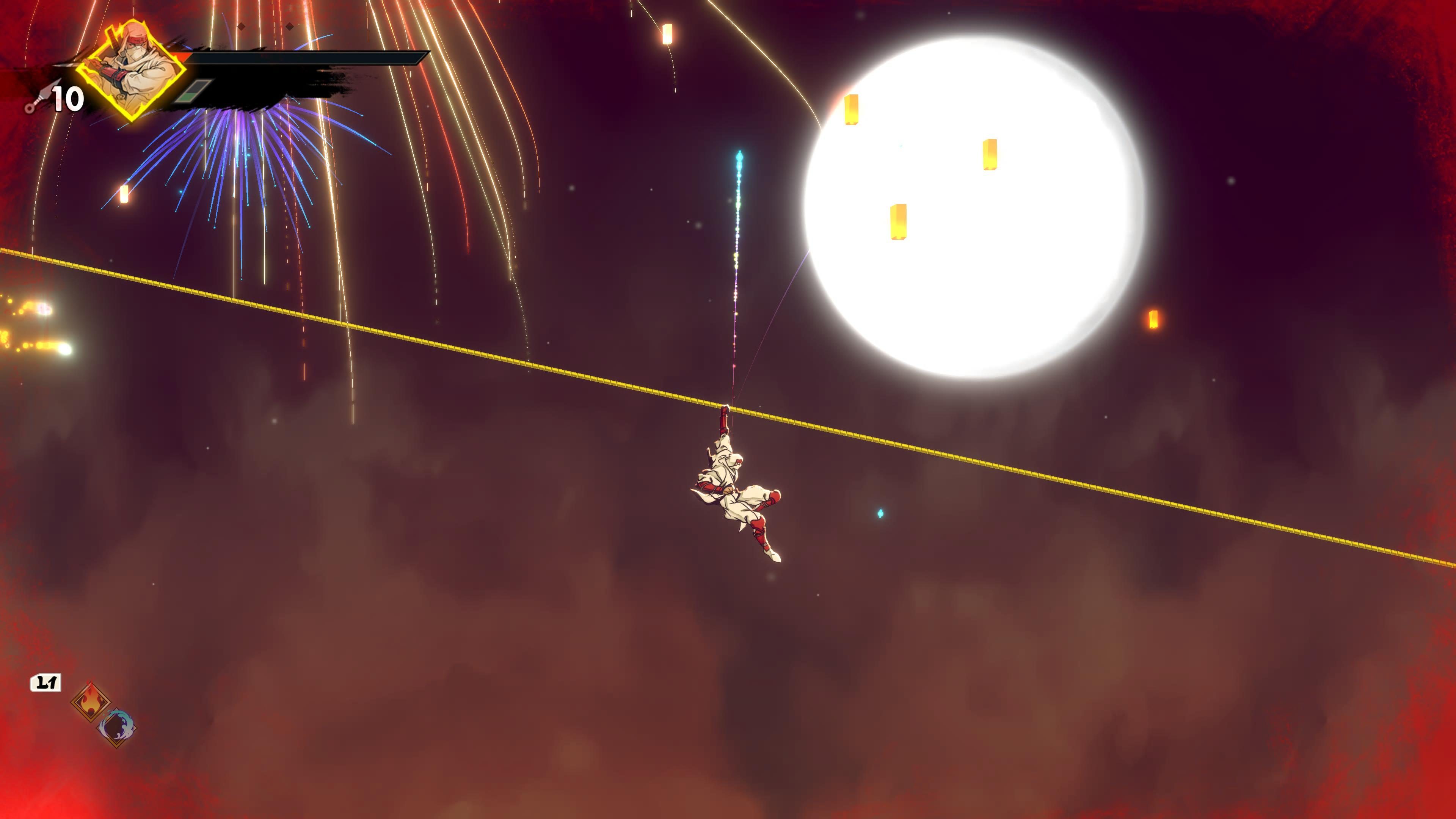Click the ninja character portrait
1456x819 pixels.
pos(131,71)
